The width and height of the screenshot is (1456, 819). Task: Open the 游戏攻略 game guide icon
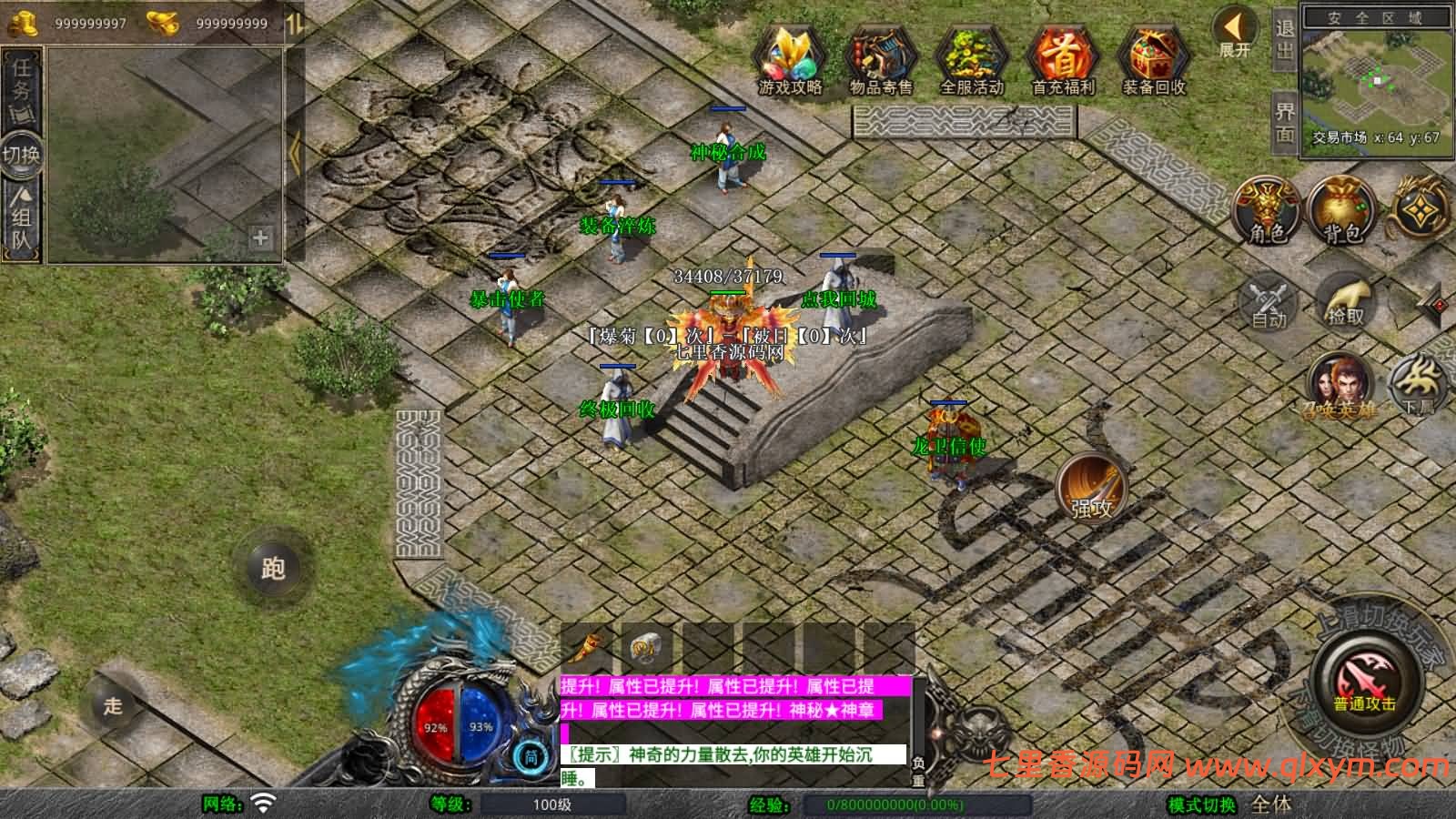[x=790, y=60]
